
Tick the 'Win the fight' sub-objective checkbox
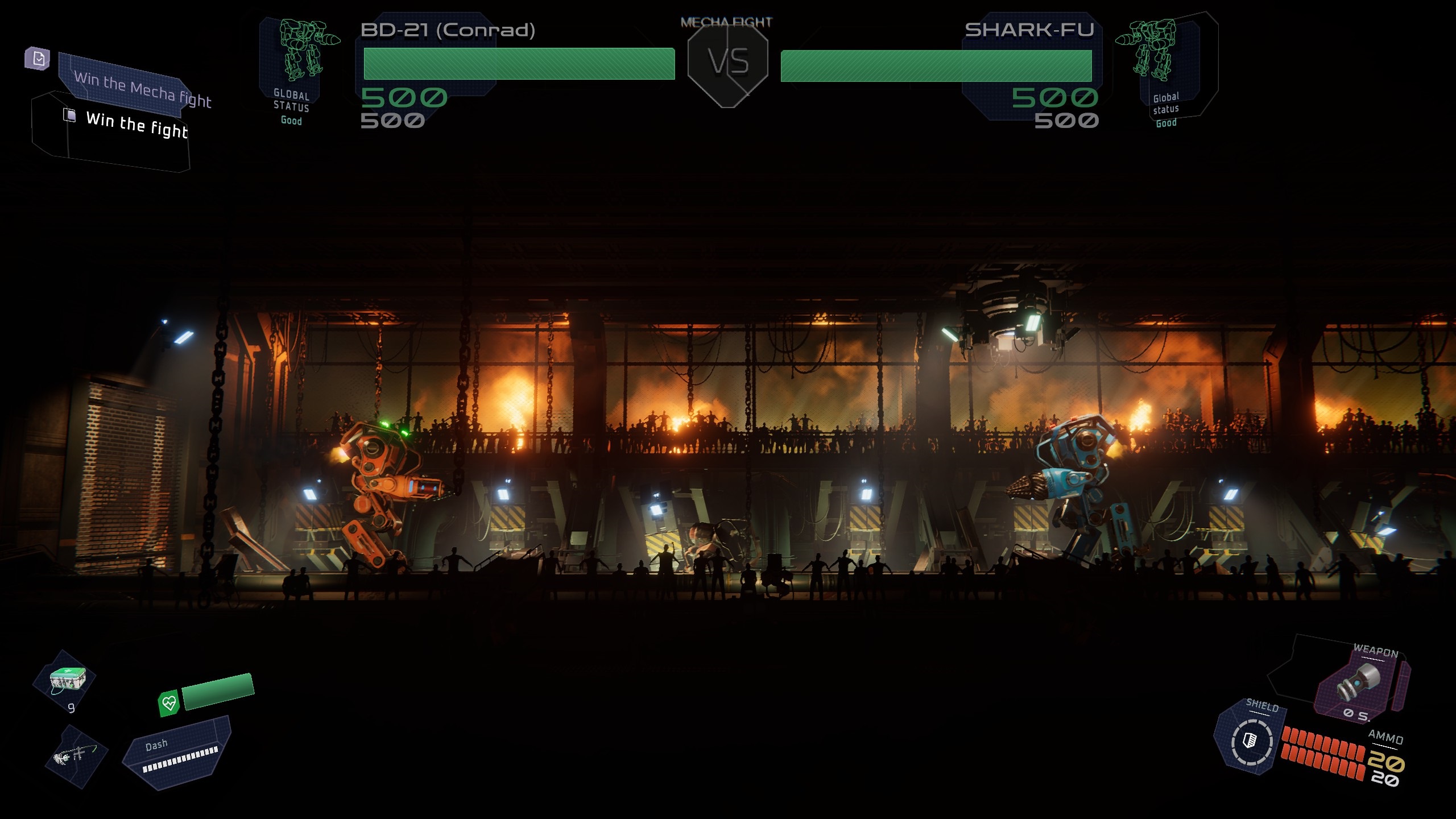coord(69,115)
